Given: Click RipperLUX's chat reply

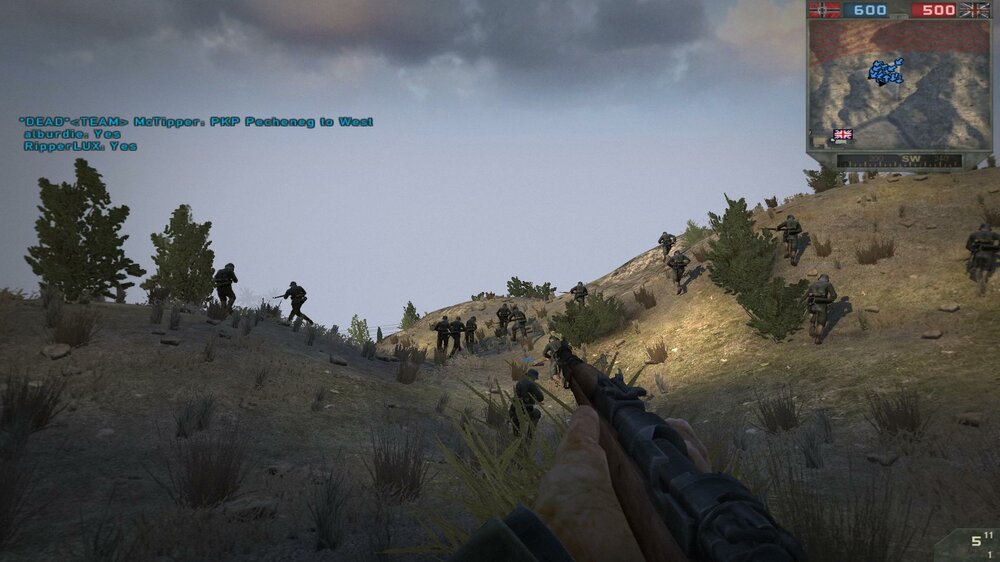Looking at the screenshot, I should [x=80, y=146].
